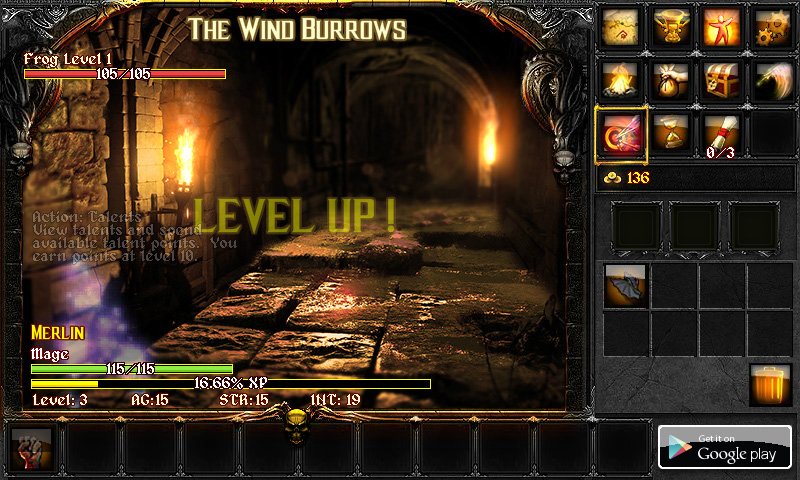
Task: Open the world map icon
Action: click(x=623, y=27)
